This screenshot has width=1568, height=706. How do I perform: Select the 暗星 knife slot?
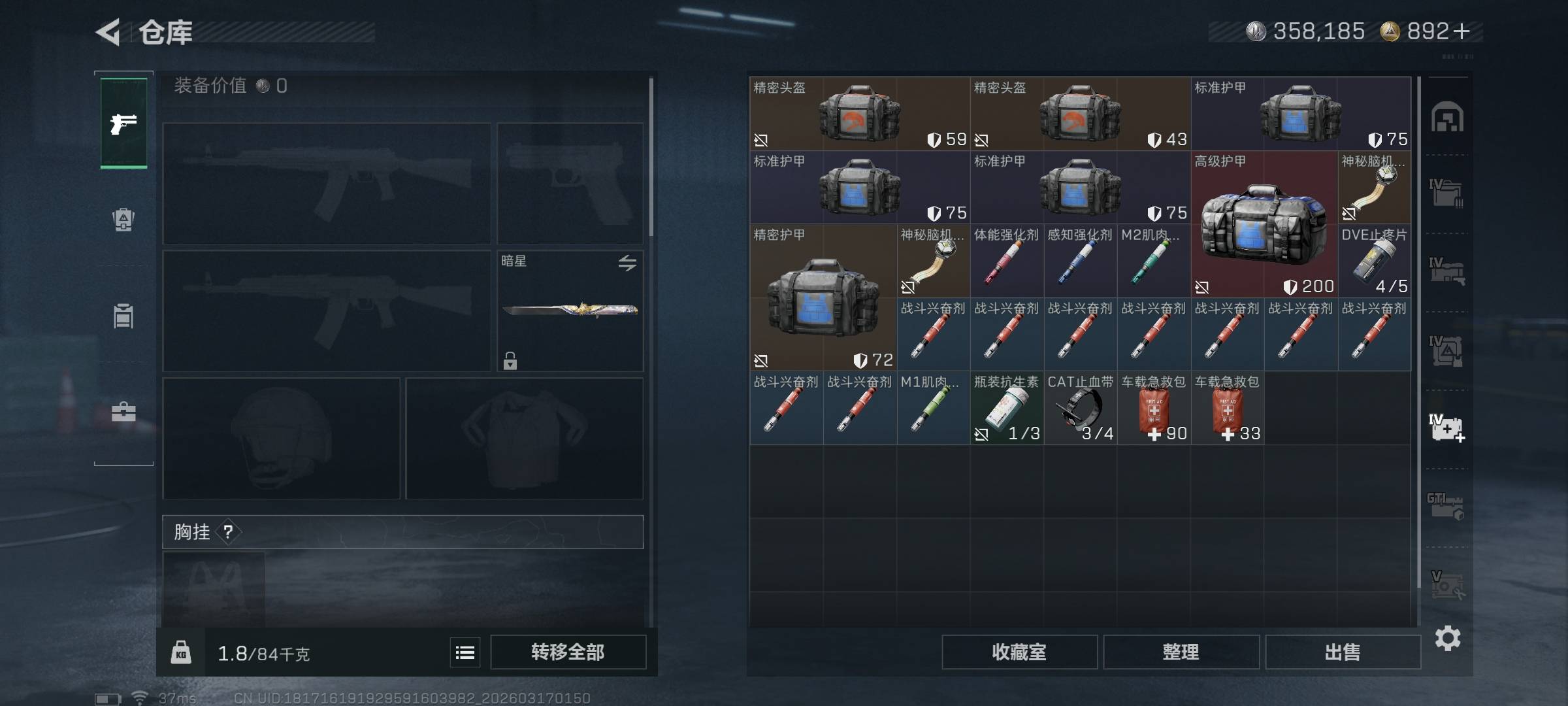pyautogui.click(x=570, y=311)
